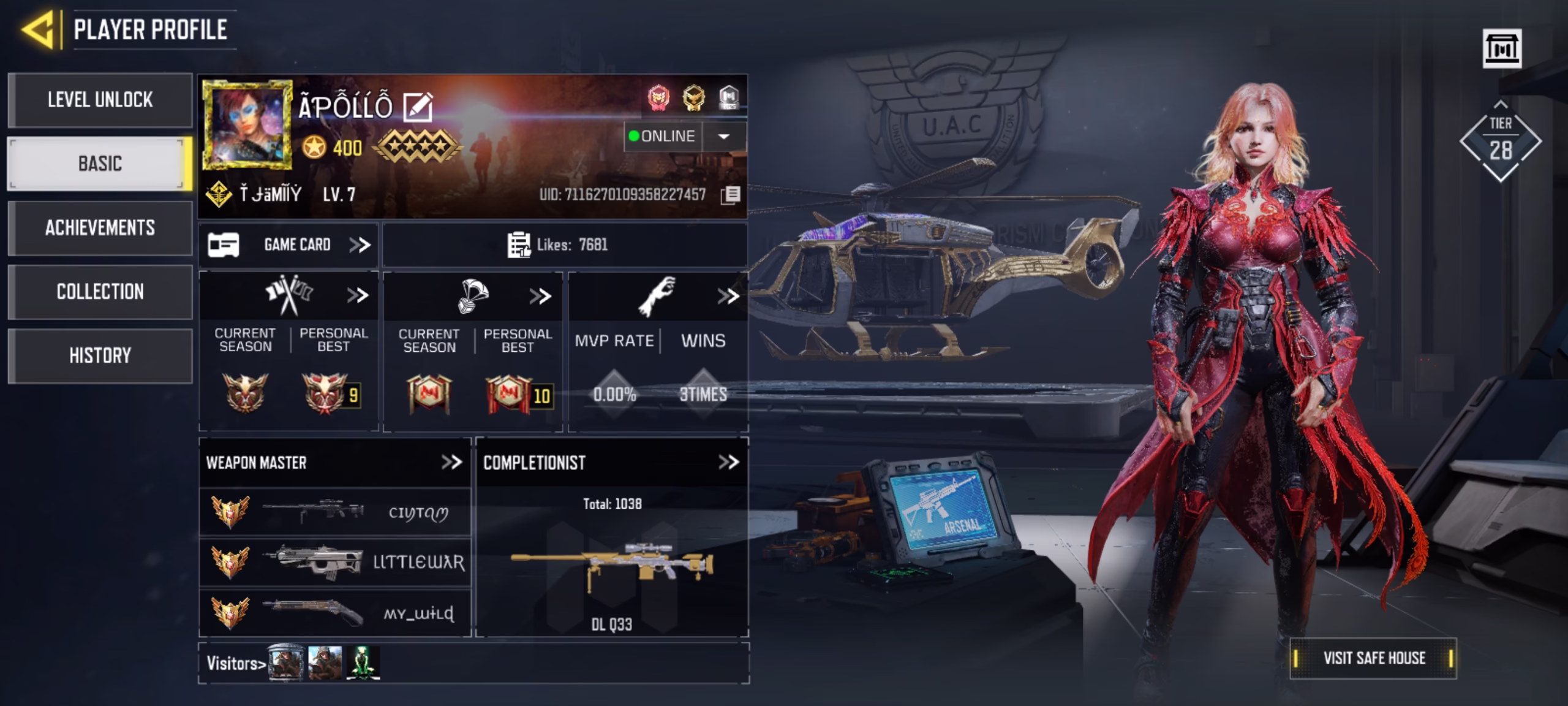The height and width of the screenshot is (706, 1568).
Task: Select the DL Q33 completionist weapon
Action: tap(611, 567)
